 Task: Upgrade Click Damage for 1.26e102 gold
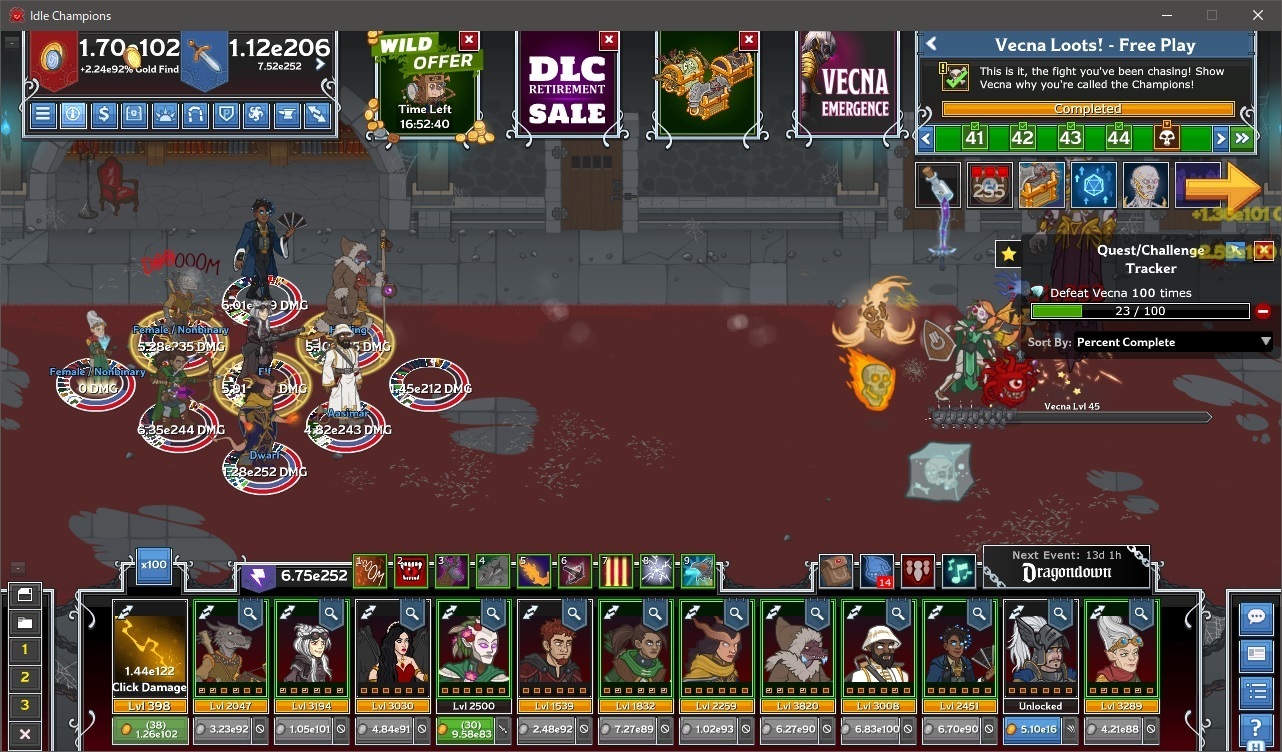click(x=149, y=730)
